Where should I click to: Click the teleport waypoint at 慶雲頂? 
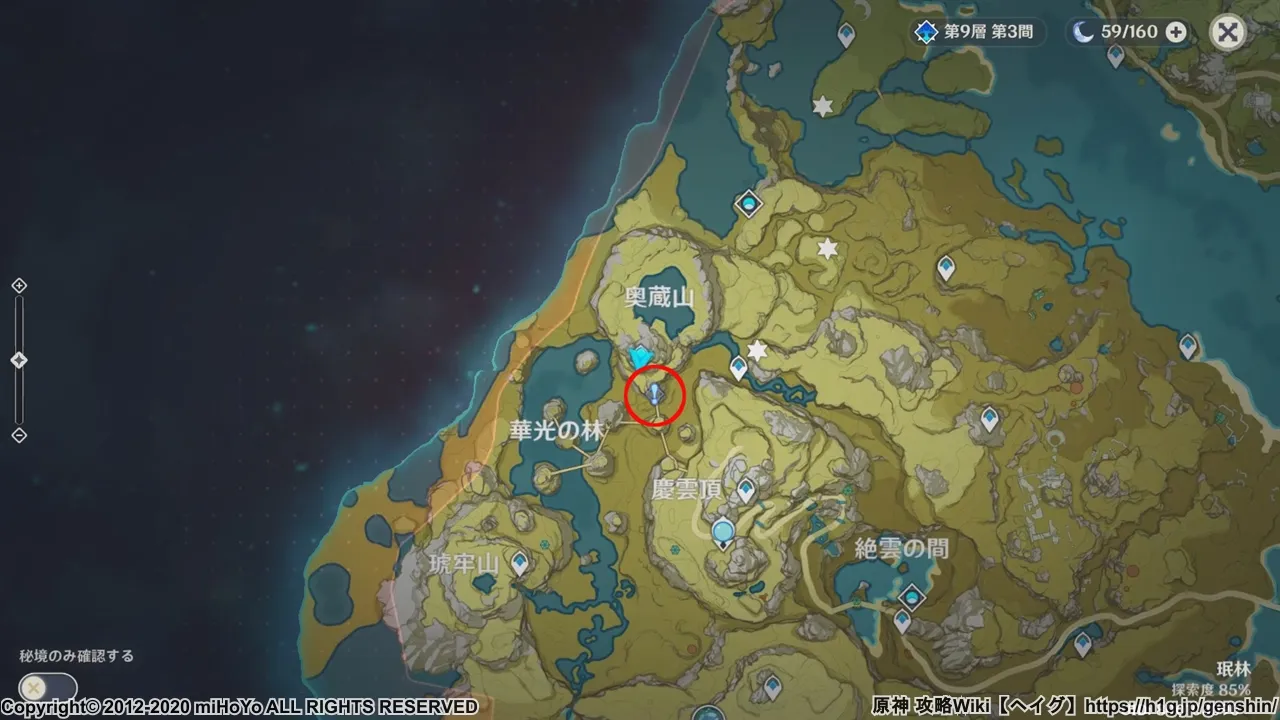click(x=745, y=487)
